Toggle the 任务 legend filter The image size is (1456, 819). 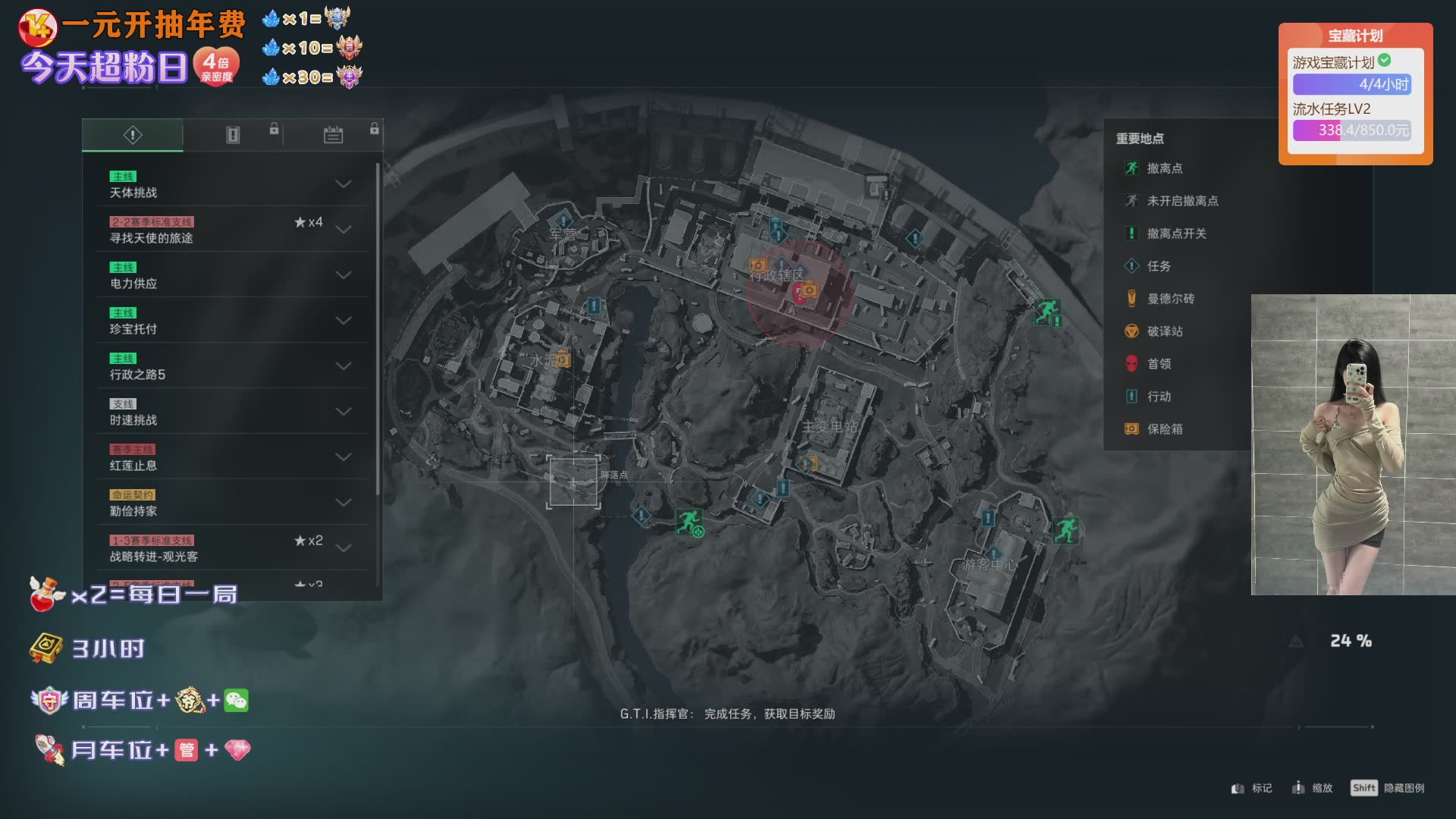coord(1158,266)
